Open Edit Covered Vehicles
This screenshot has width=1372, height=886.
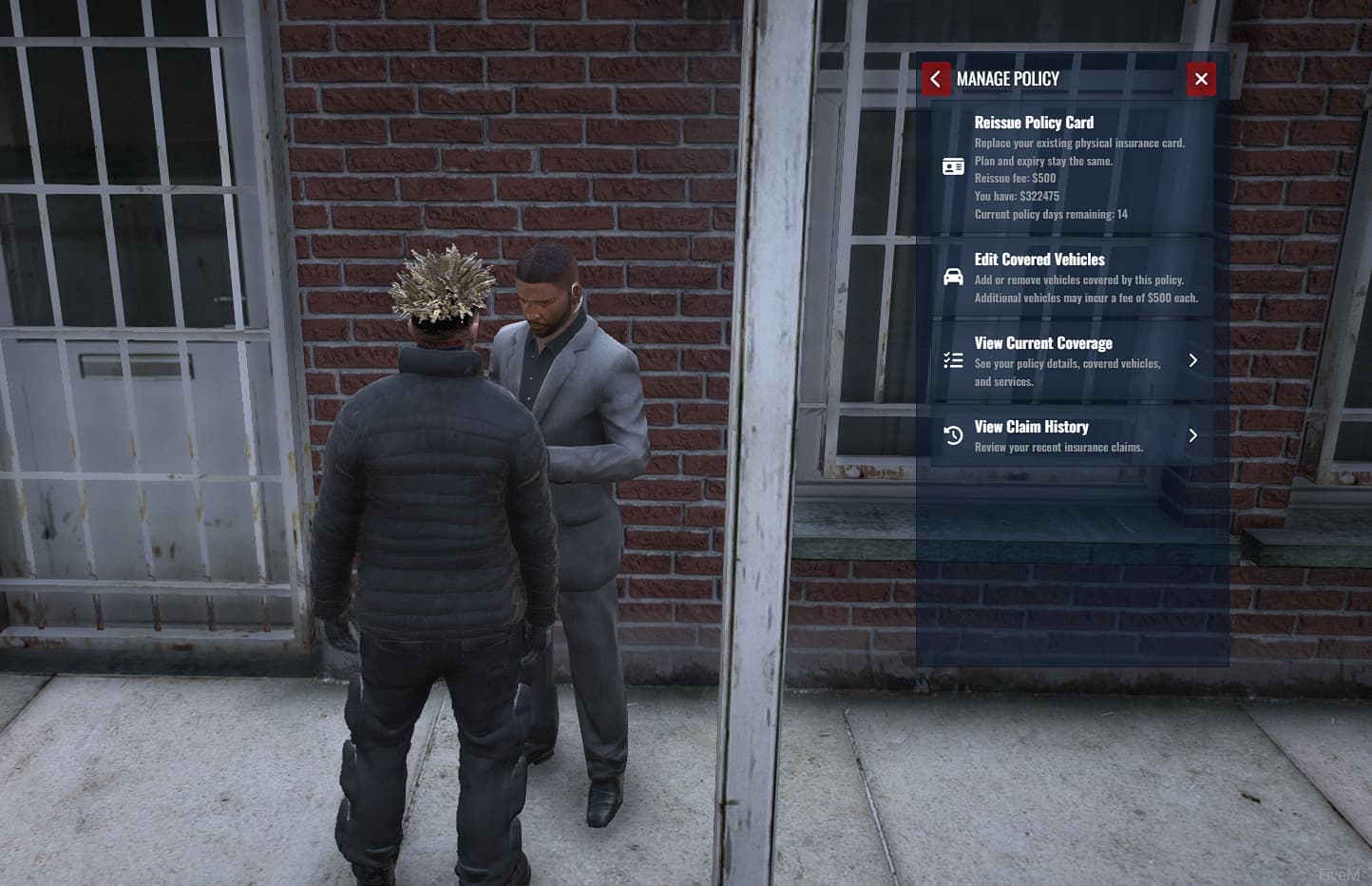pos(1071,278)
